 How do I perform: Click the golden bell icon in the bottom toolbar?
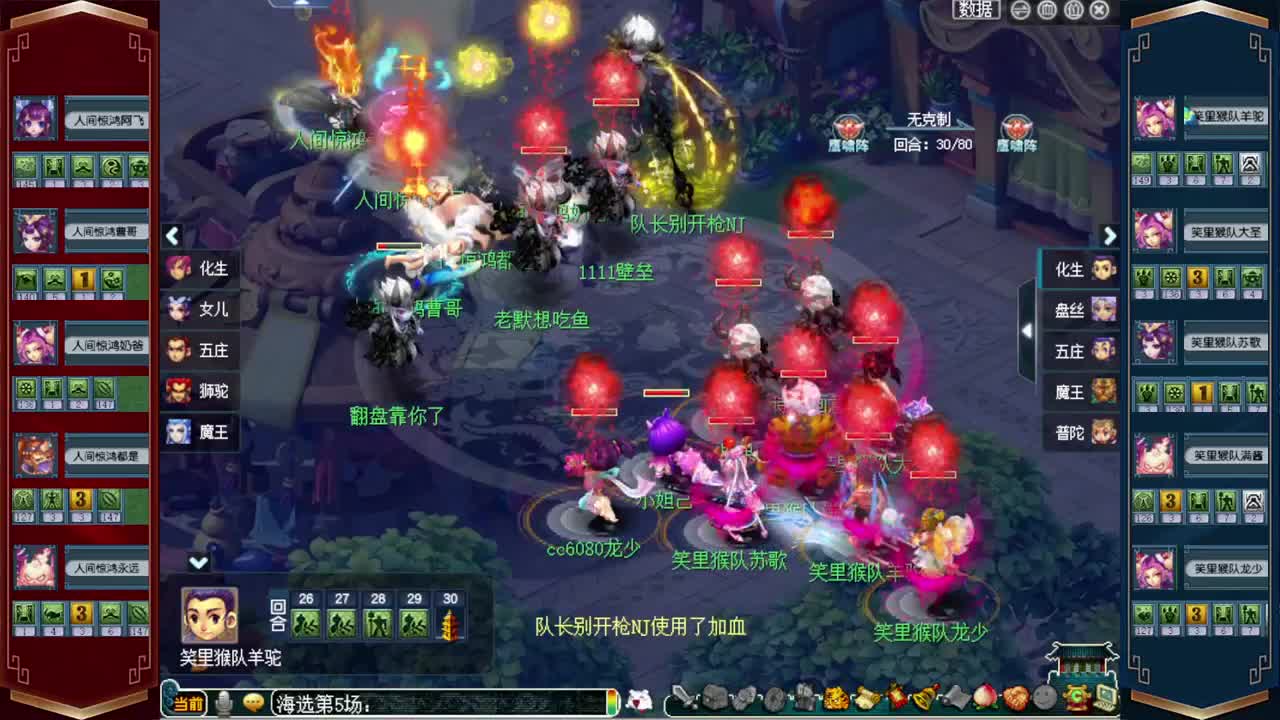click(924, 697)
